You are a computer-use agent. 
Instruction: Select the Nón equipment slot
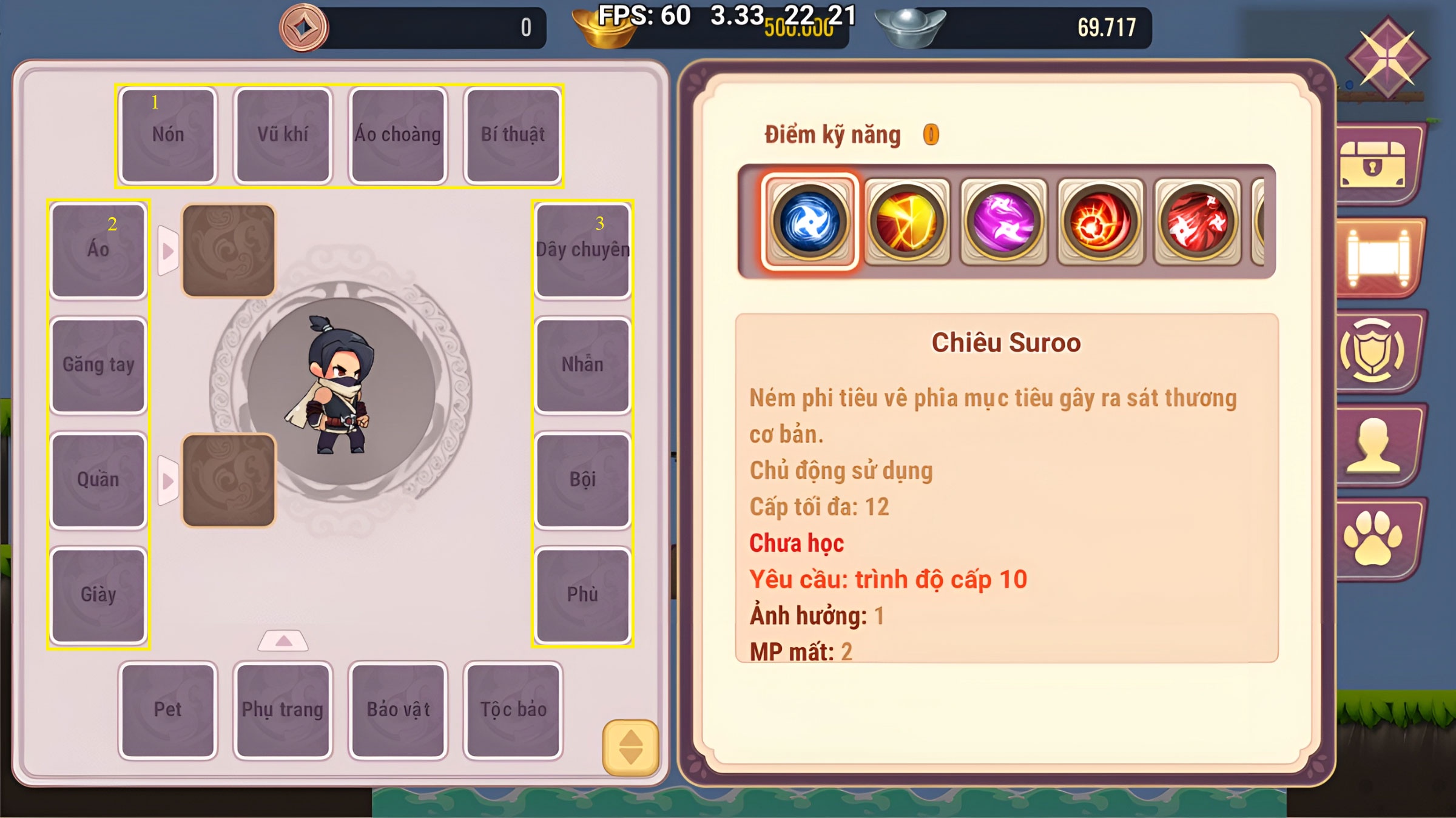coord(168,135)
